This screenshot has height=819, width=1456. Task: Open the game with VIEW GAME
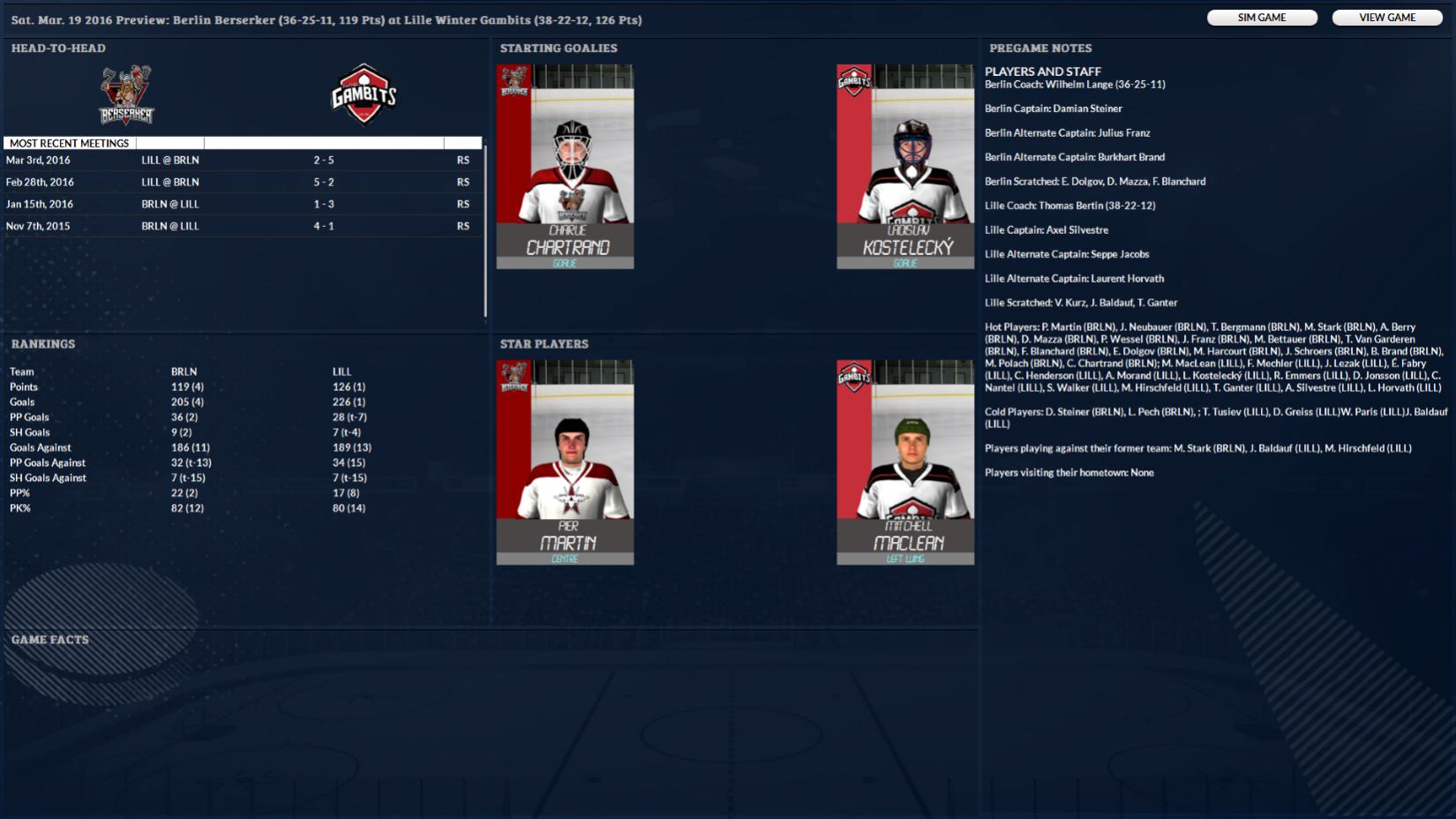1386,18
